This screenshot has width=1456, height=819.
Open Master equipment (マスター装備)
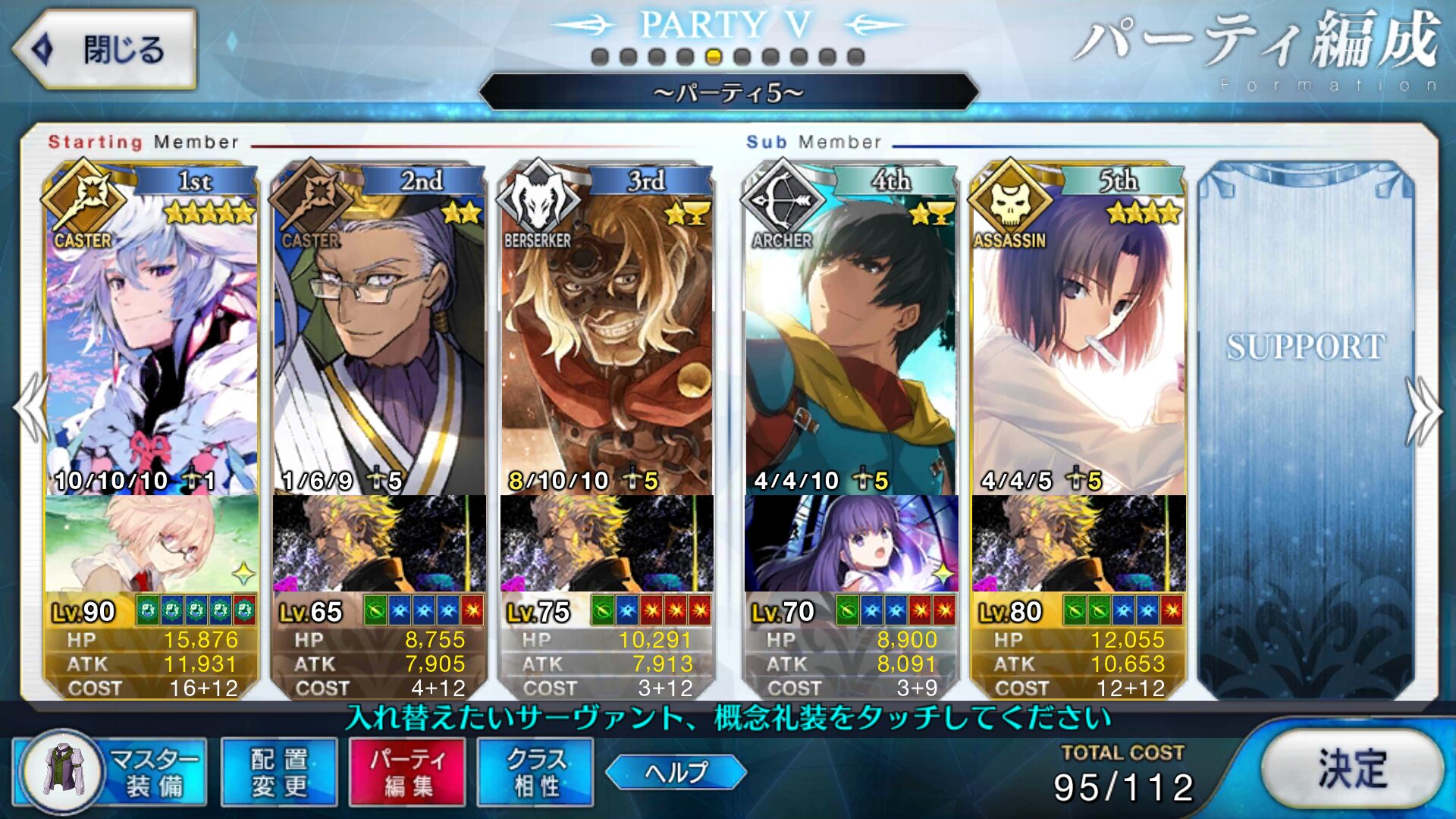(110, 772)
